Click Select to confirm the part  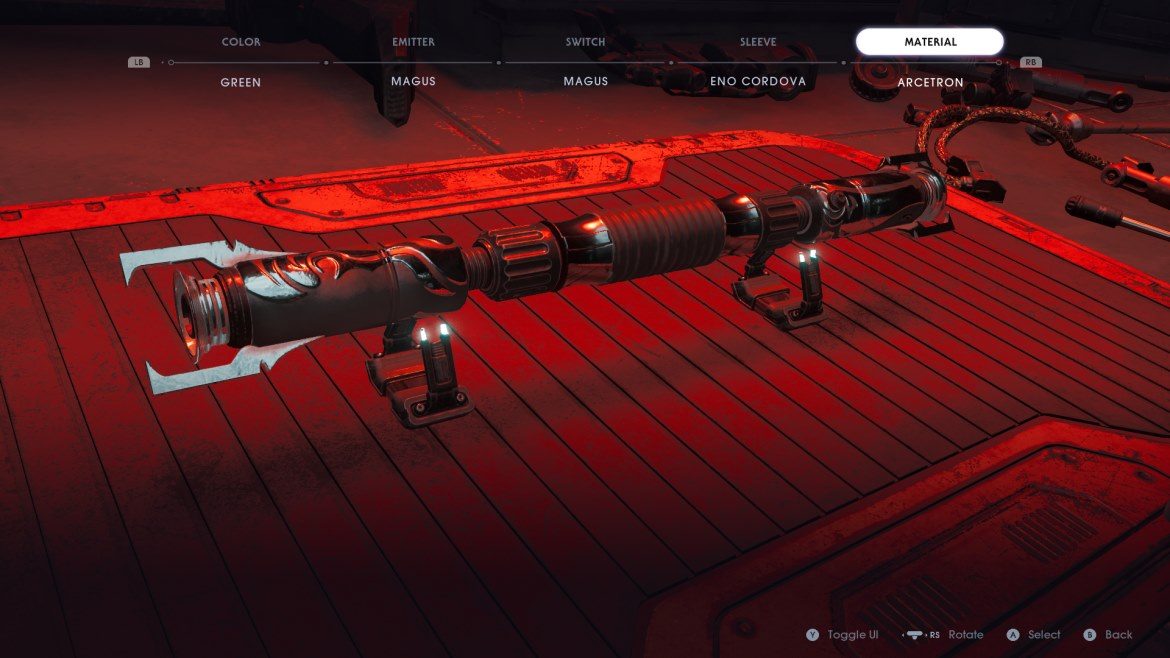1034,635
